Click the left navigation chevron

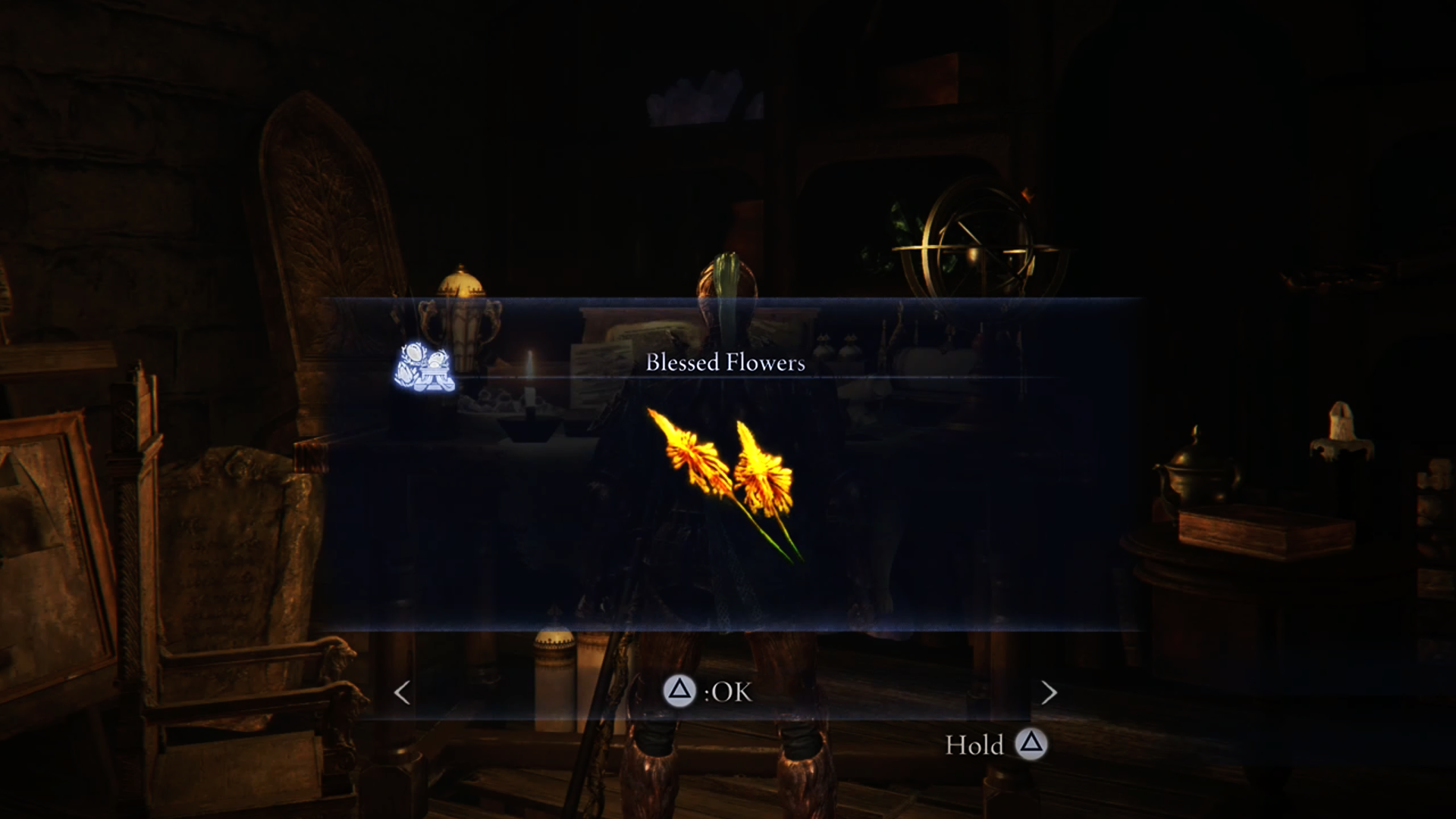click(x=401, y=692)
